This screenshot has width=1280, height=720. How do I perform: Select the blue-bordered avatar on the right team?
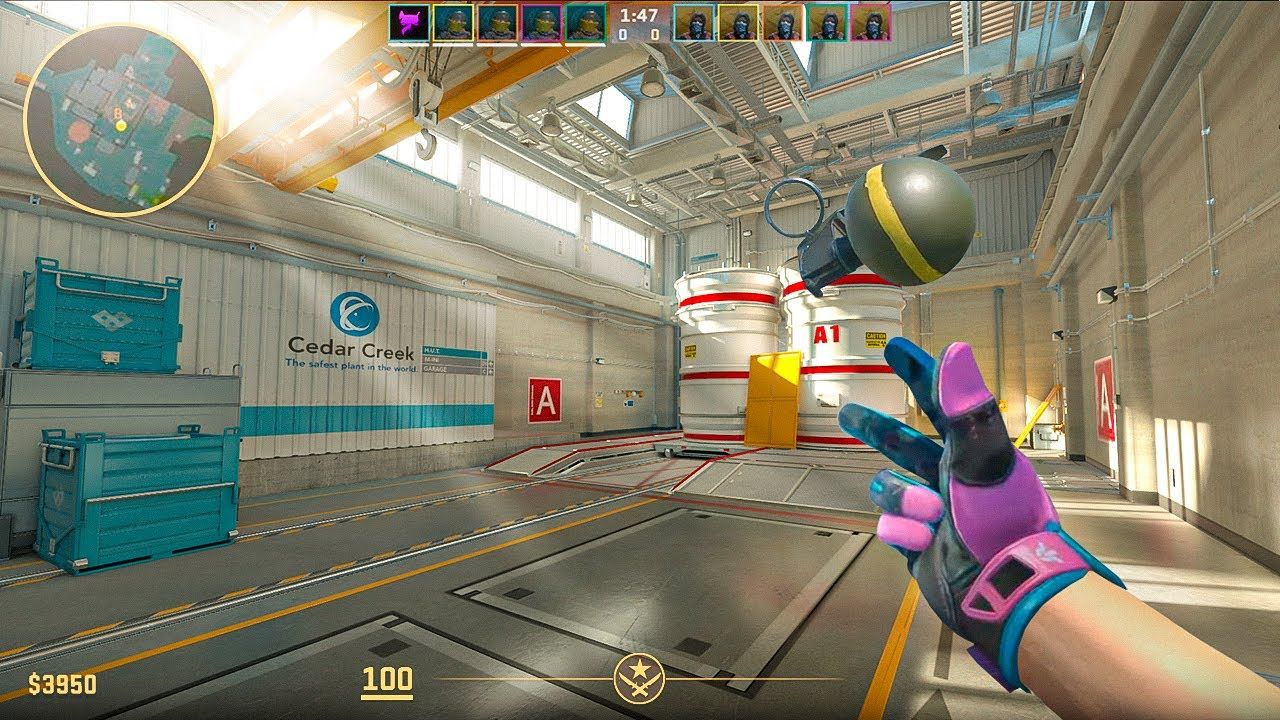click(x=692, y=23)
